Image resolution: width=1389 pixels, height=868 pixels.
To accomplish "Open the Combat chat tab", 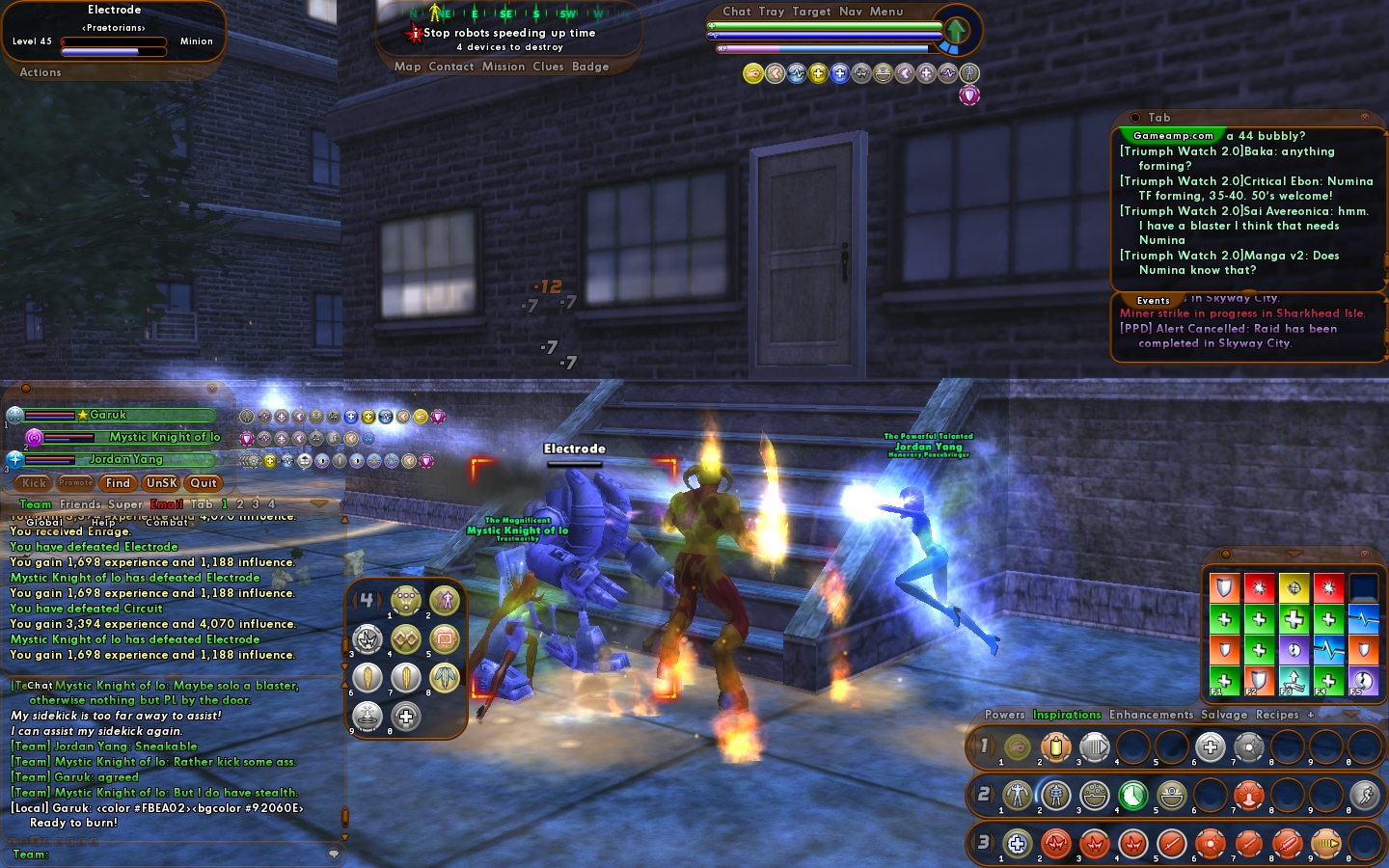I will coord(167,522).
